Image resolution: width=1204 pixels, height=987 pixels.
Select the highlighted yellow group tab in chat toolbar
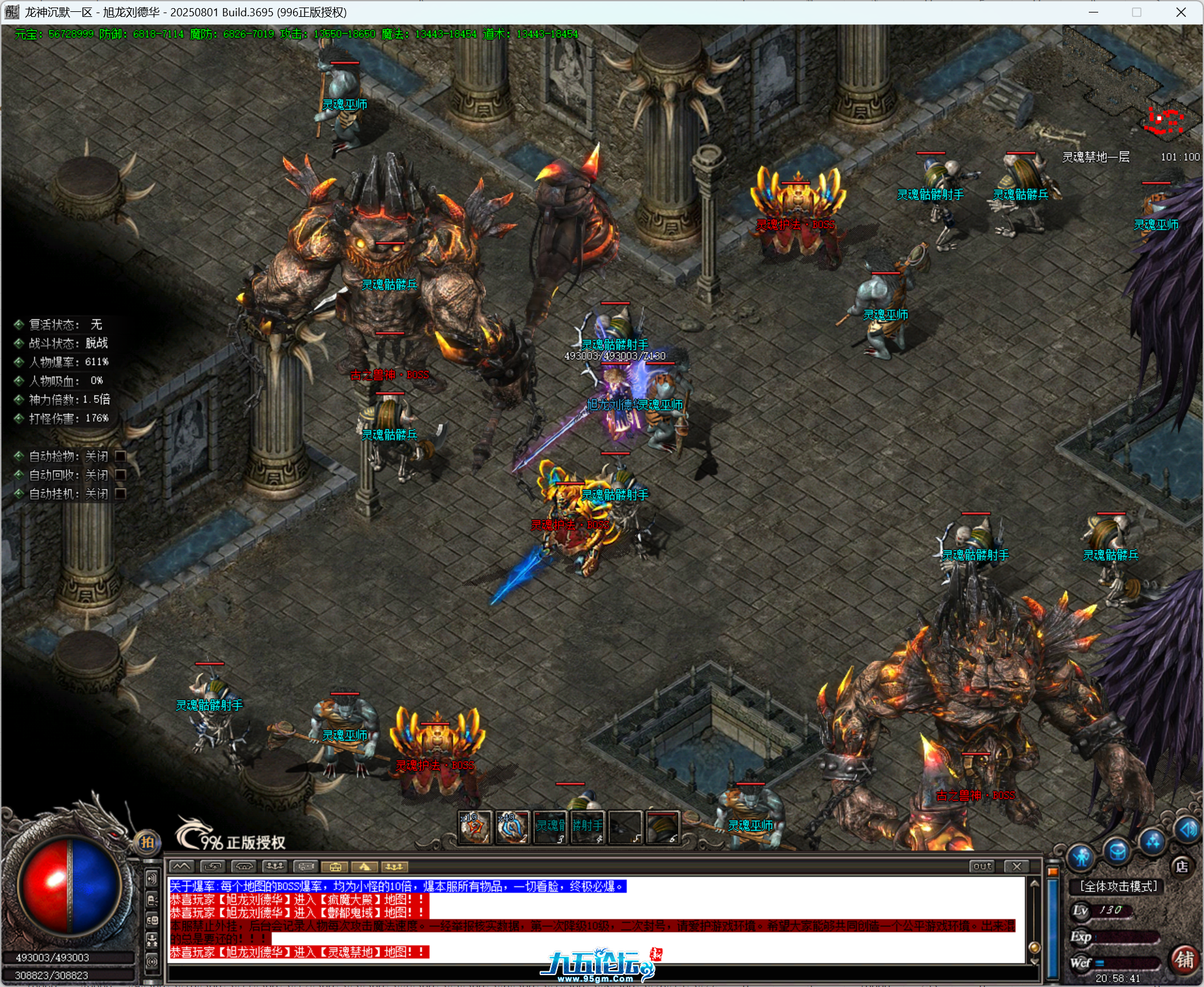[394, 867]
